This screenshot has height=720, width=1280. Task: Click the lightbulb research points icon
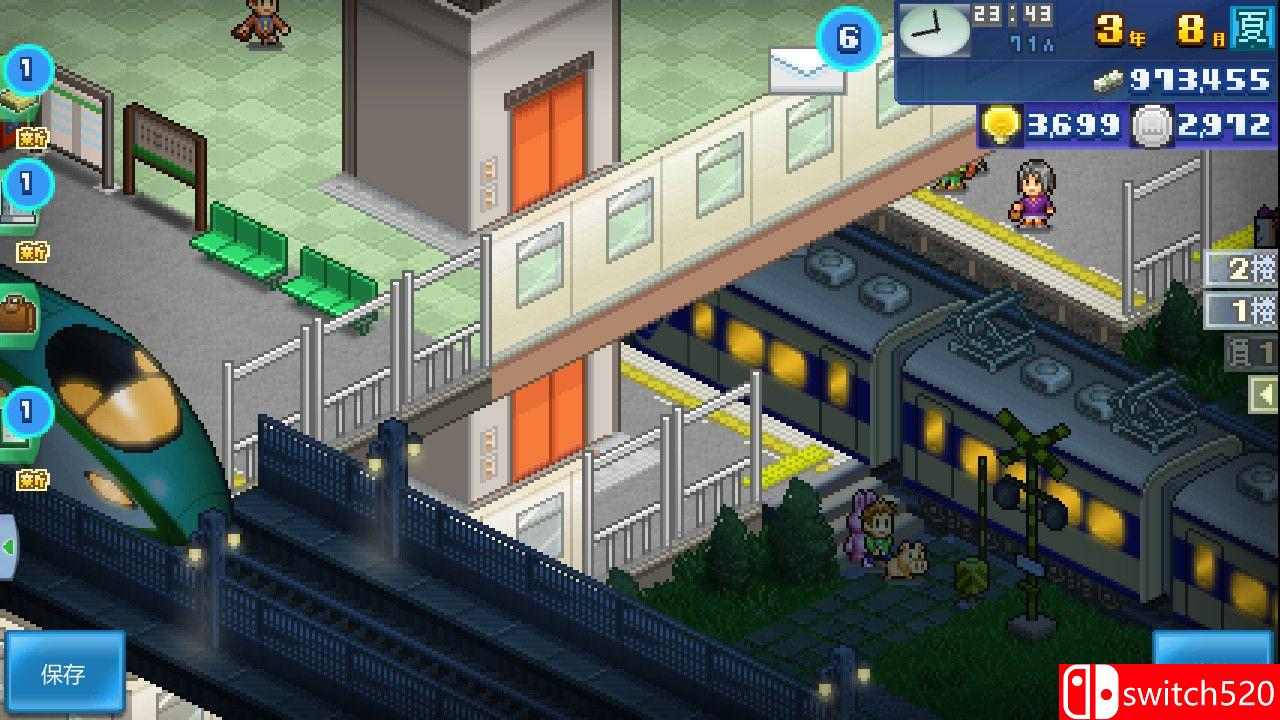(x=1000, y=126)
